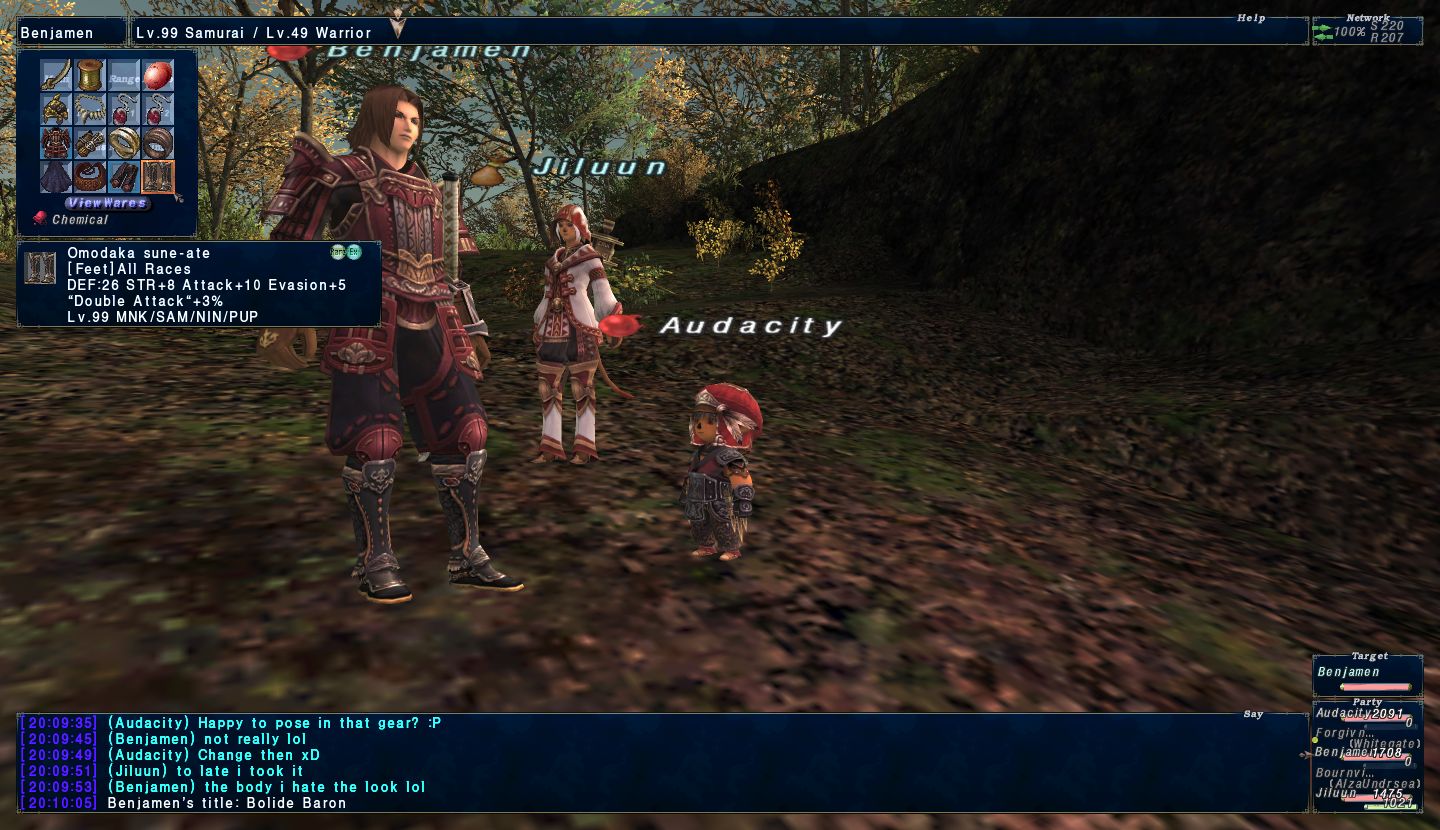Click the View Wares button
The image size is (1440, 830).
[x=107, y=203]
